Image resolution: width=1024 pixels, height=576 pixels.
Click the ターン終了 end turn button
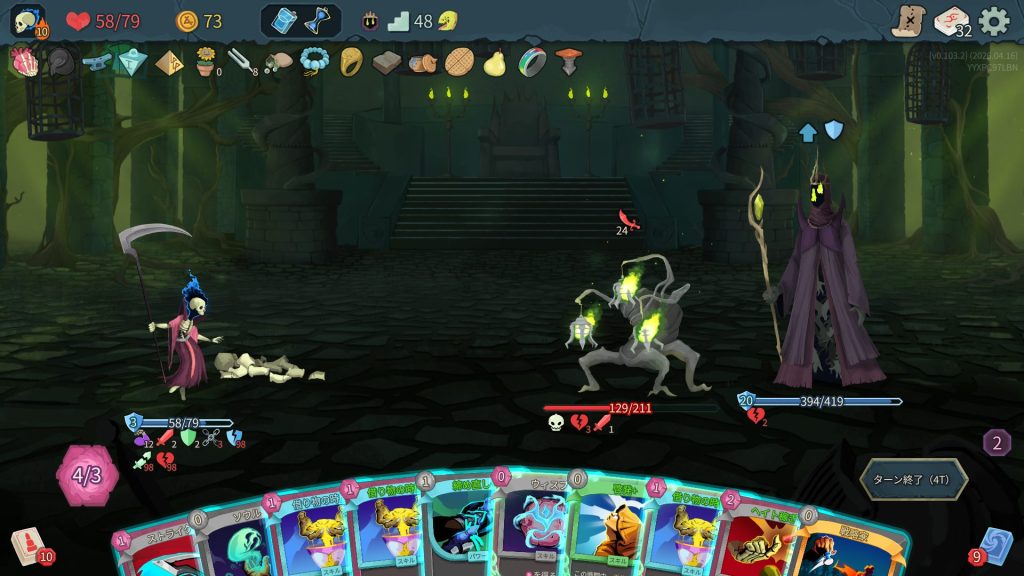coord(913,479)
